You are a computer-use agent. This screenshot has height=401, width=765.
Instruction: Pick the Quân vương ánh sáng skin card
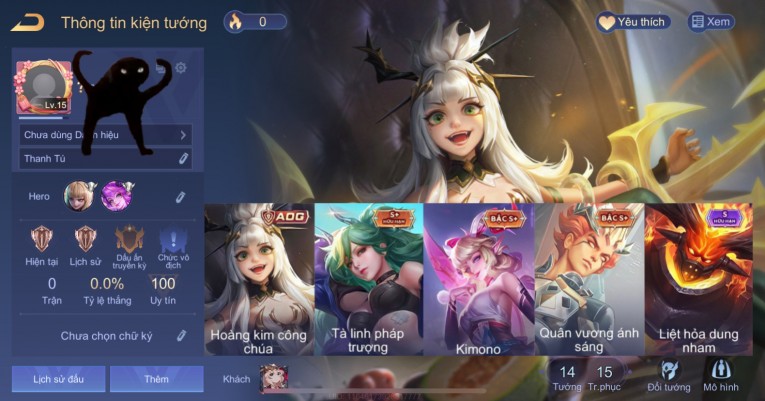pos(588,280)
